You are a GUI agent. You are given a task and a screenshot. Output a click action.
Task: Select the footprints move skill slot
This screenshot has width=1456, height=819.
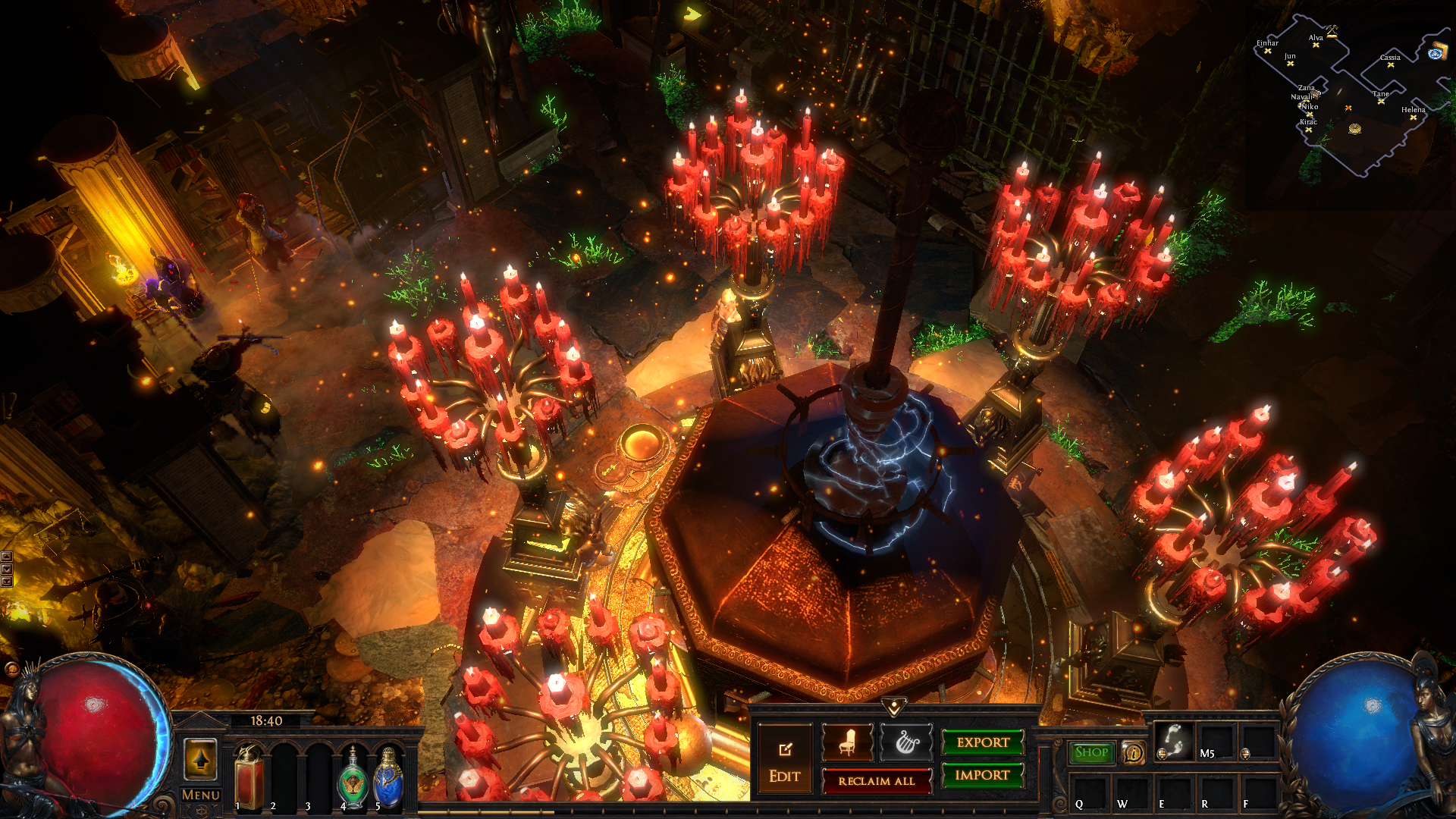pyautogui.click(x=1173, y=741)
